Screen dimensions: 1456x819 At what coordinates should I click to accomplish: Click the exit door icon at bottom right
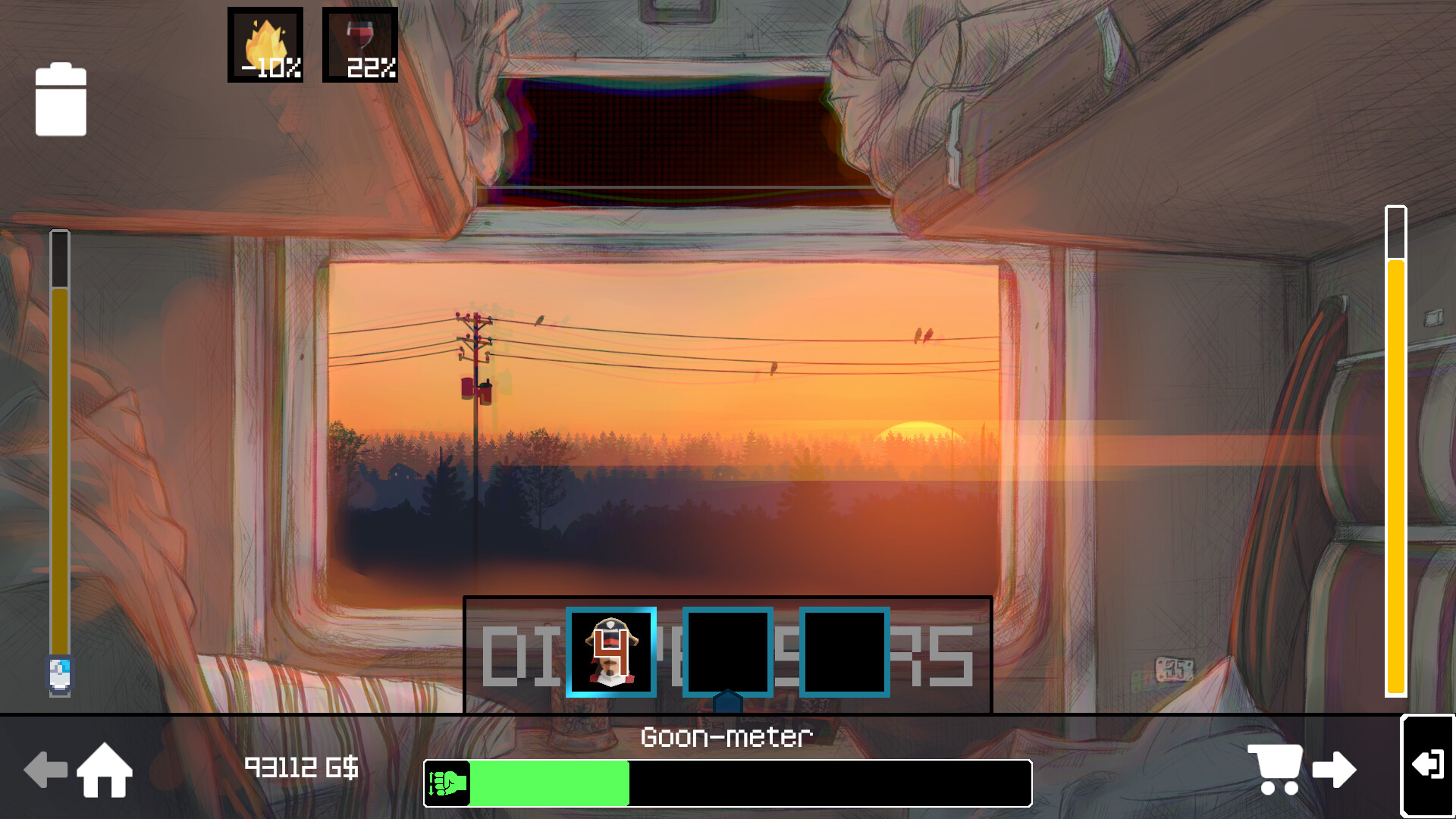tap(1428, 766)
